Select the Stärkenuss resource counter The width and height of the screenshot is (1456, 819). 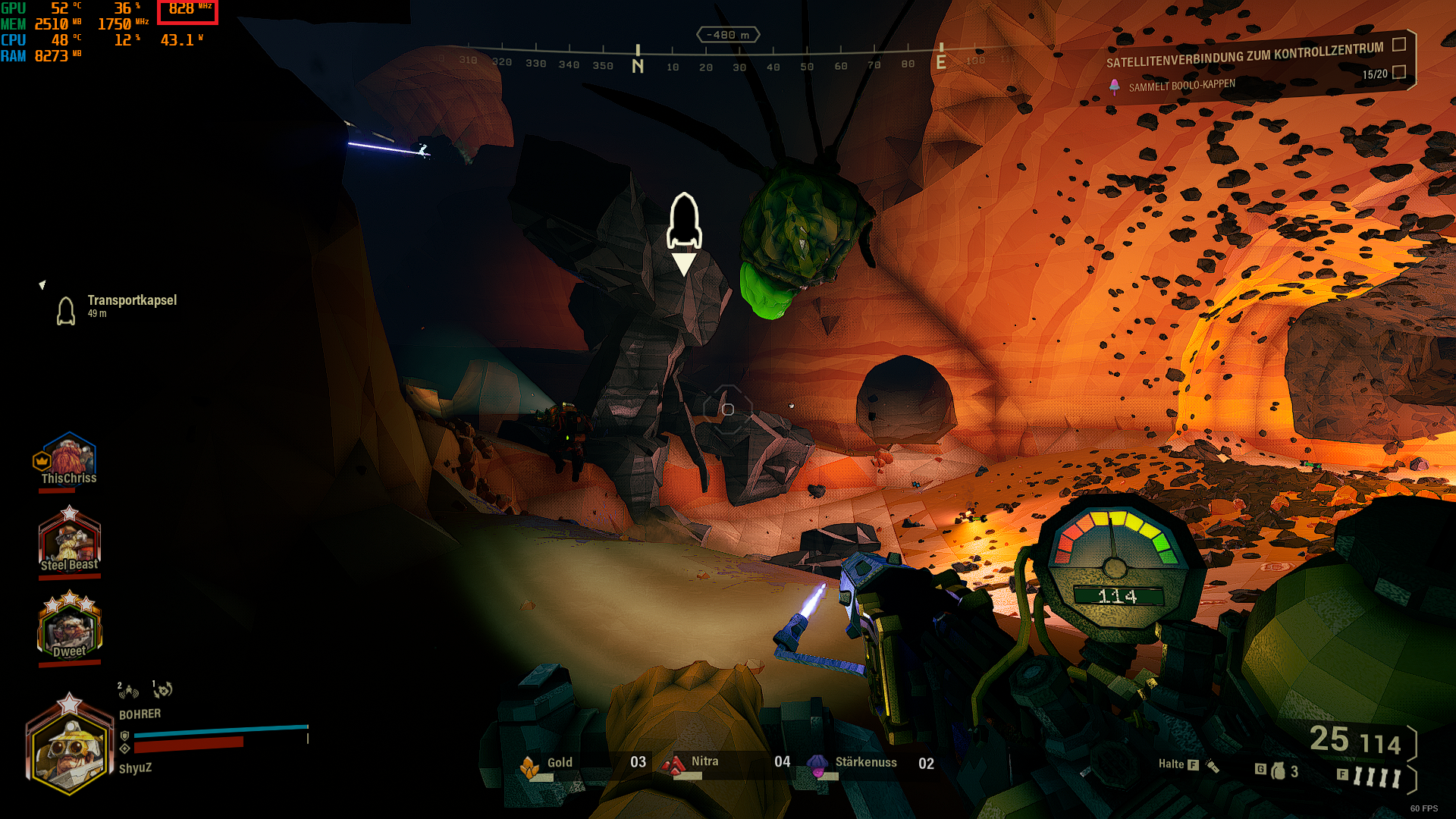click(871, 763)
